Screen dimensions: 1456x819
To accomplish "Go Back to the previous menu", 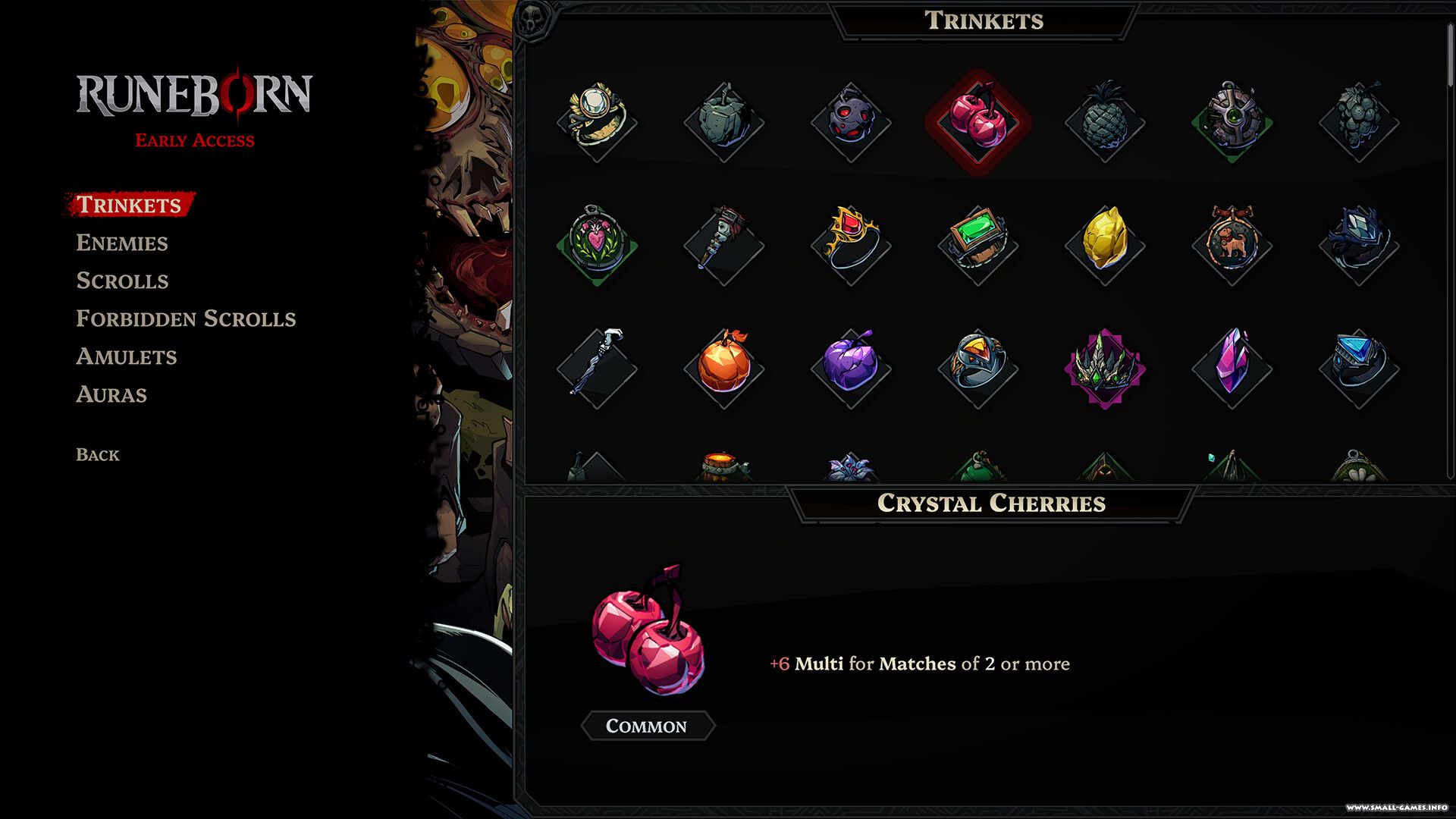I will click(x=98, y=455).
